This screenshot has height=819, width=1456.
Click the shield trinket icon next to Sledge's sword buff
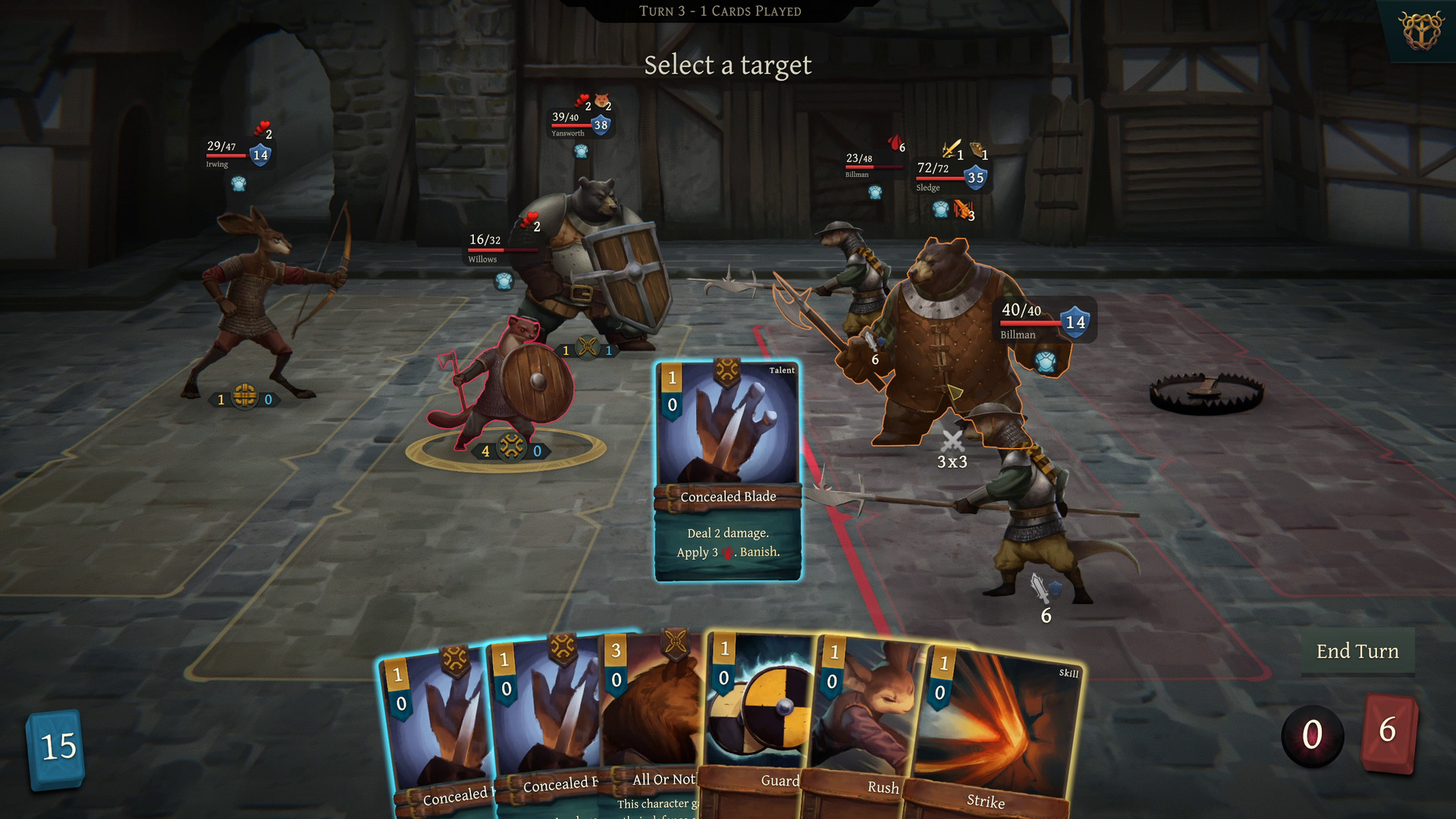977,150
